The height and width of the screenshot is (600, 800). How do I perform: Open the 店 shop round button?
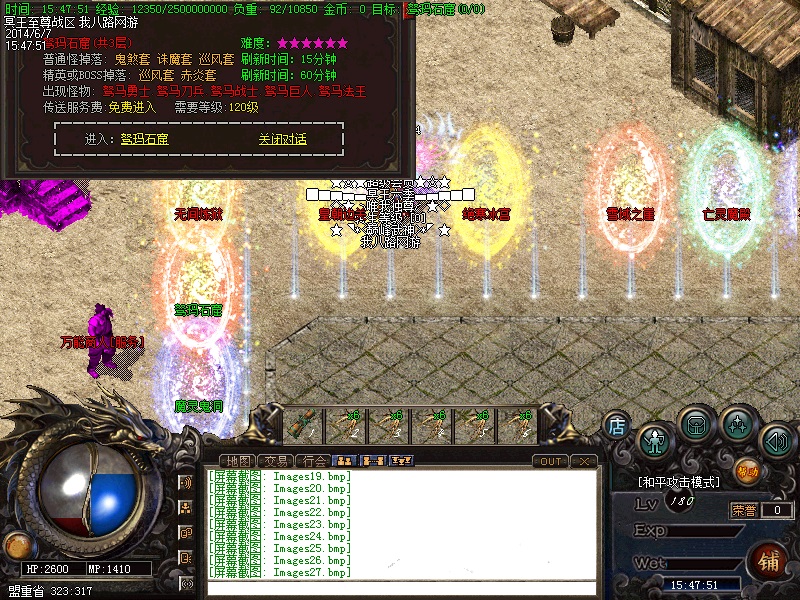617,426
